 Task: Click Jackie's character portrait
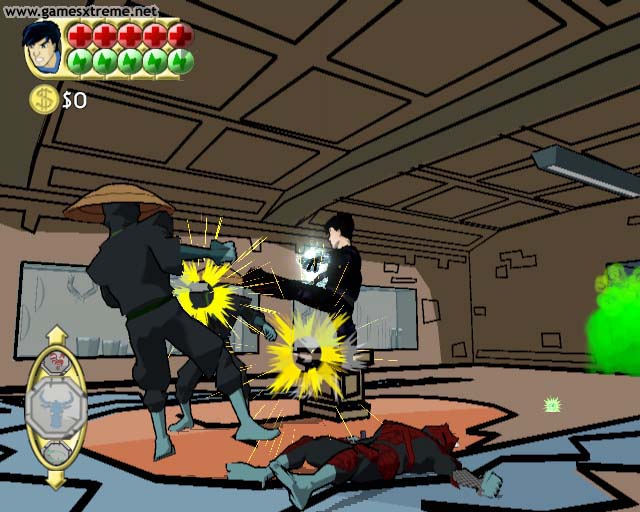tap(43, 48)
